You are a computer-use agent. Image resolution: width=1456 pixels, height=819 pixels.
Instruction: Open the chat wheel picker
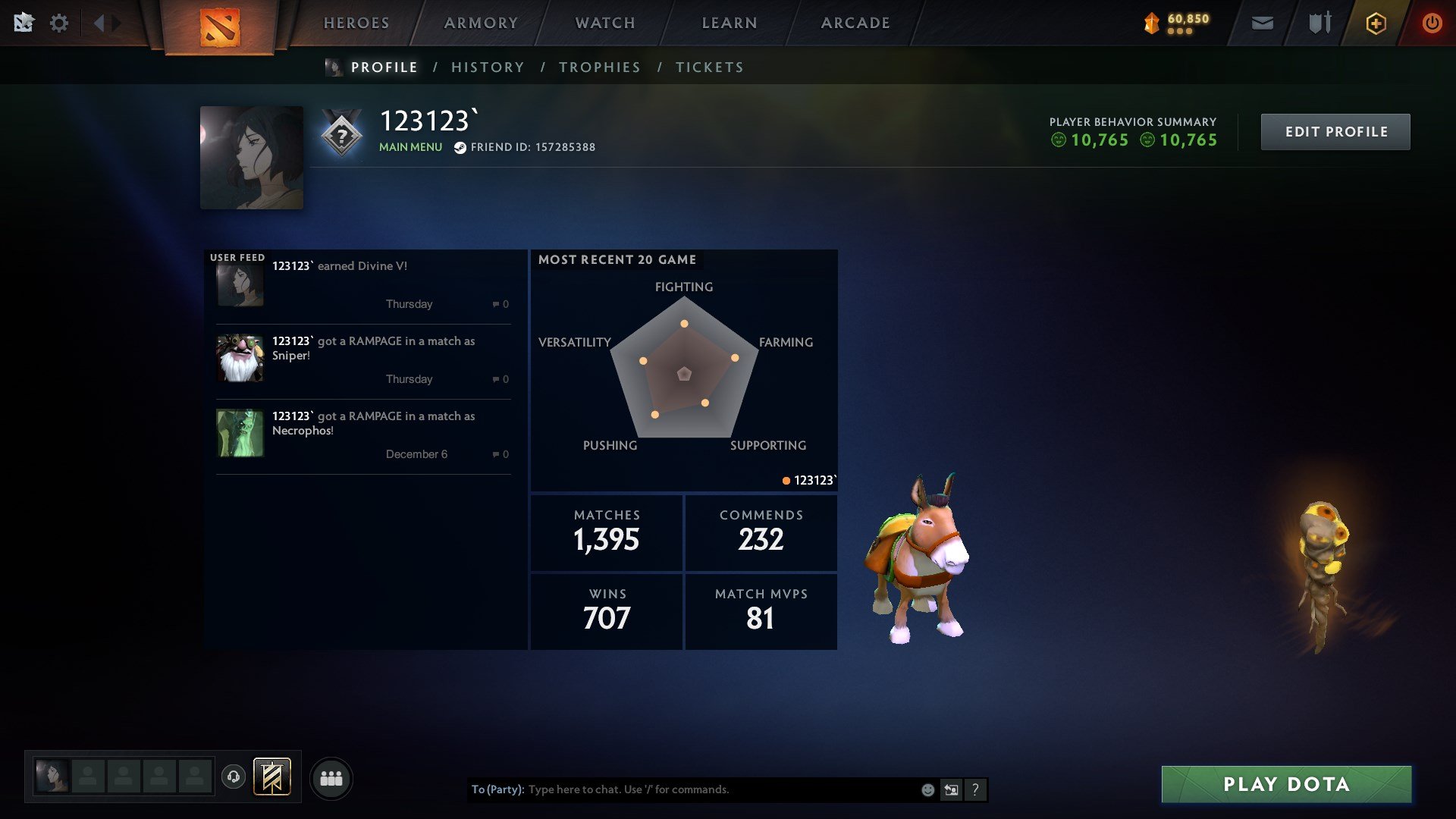tap(951, 789)
